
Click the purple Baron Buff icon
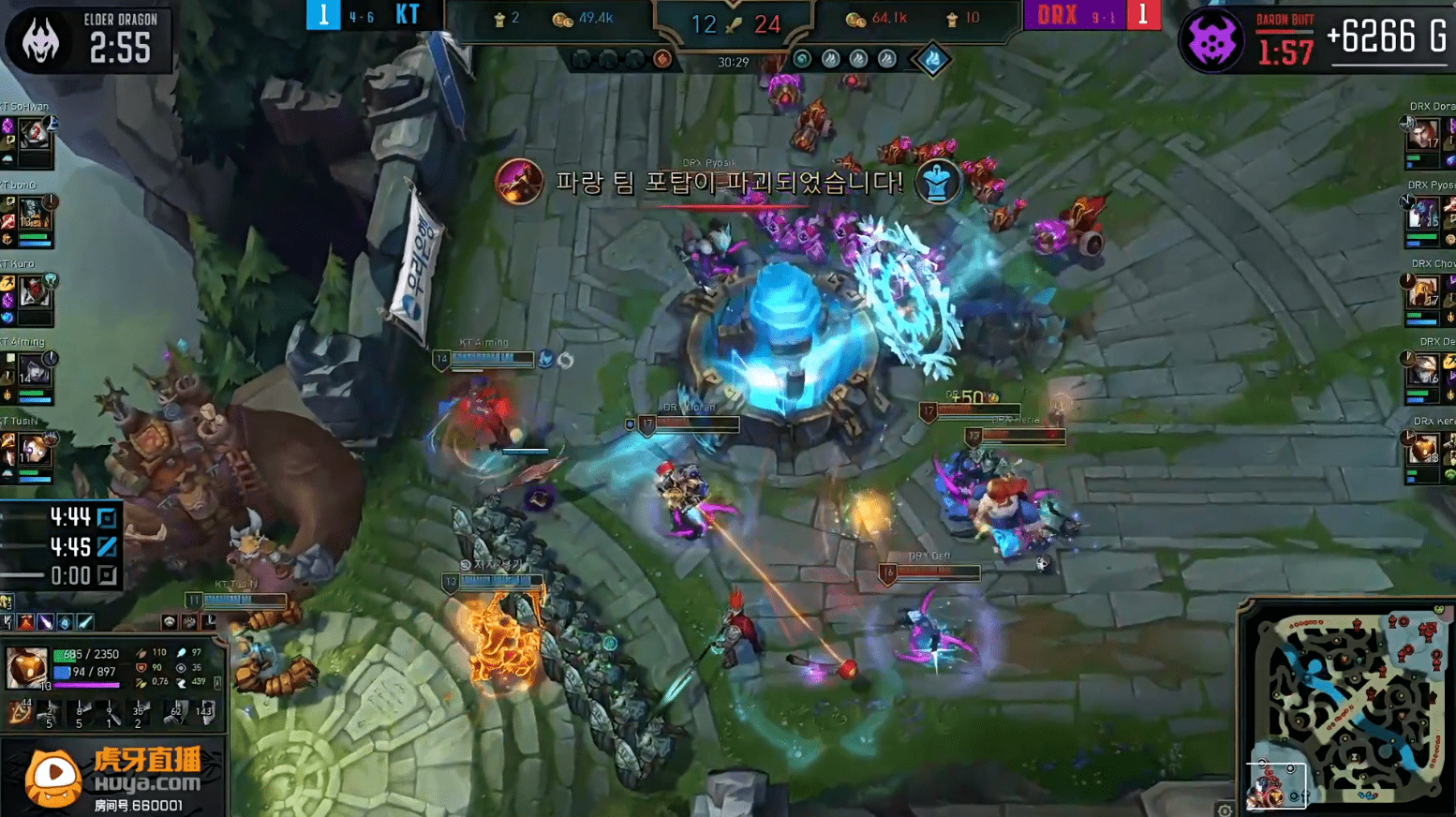click(1211, 40)
